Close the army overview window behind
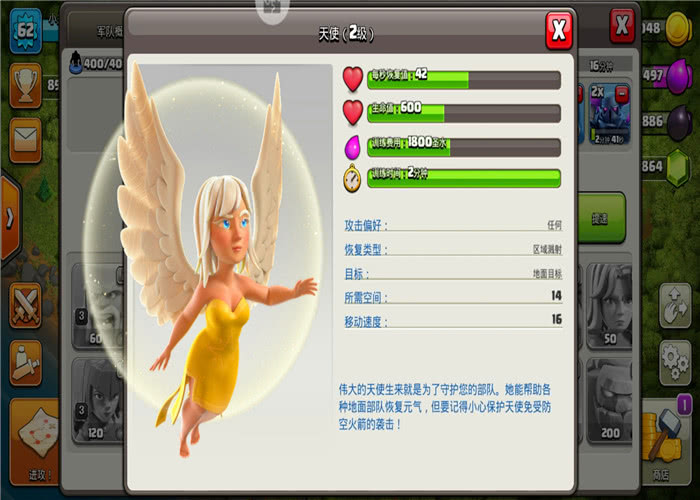Image resolution: width=700 pixels, height=500 pixels. tap(623, 24)
